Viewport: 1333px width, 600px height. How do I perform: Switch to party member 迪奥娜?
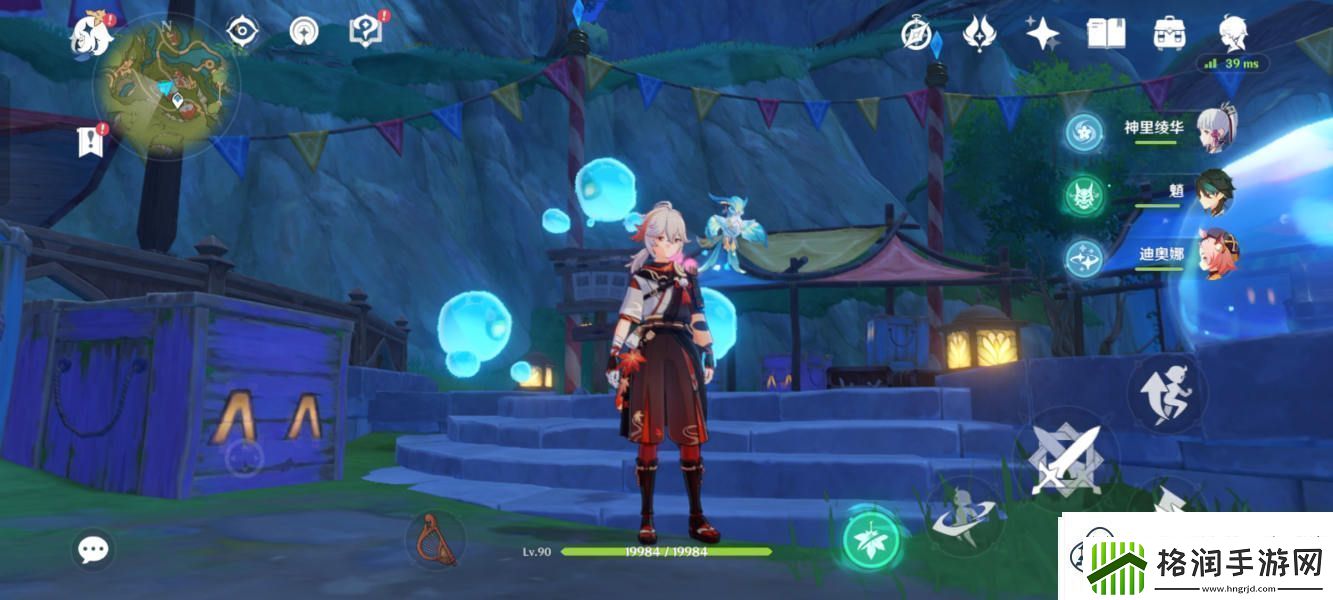tap(1216, 254)
